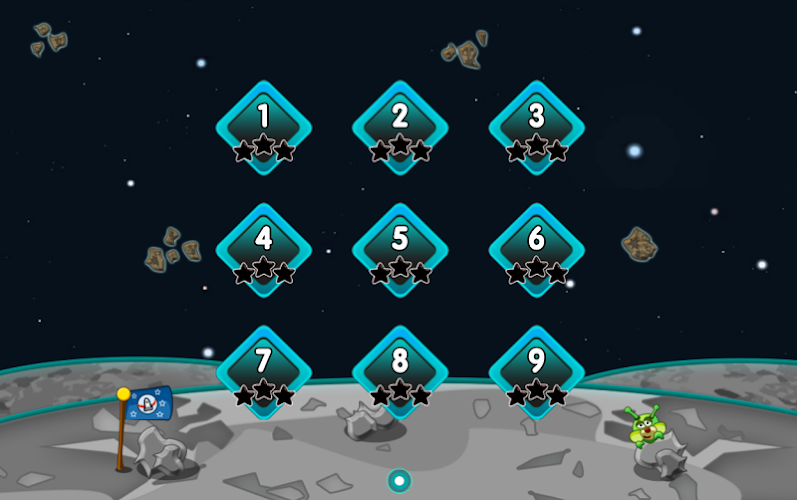The image size is (797, 500).
Task: Launch level 6
Action: [x=536, y=250]
